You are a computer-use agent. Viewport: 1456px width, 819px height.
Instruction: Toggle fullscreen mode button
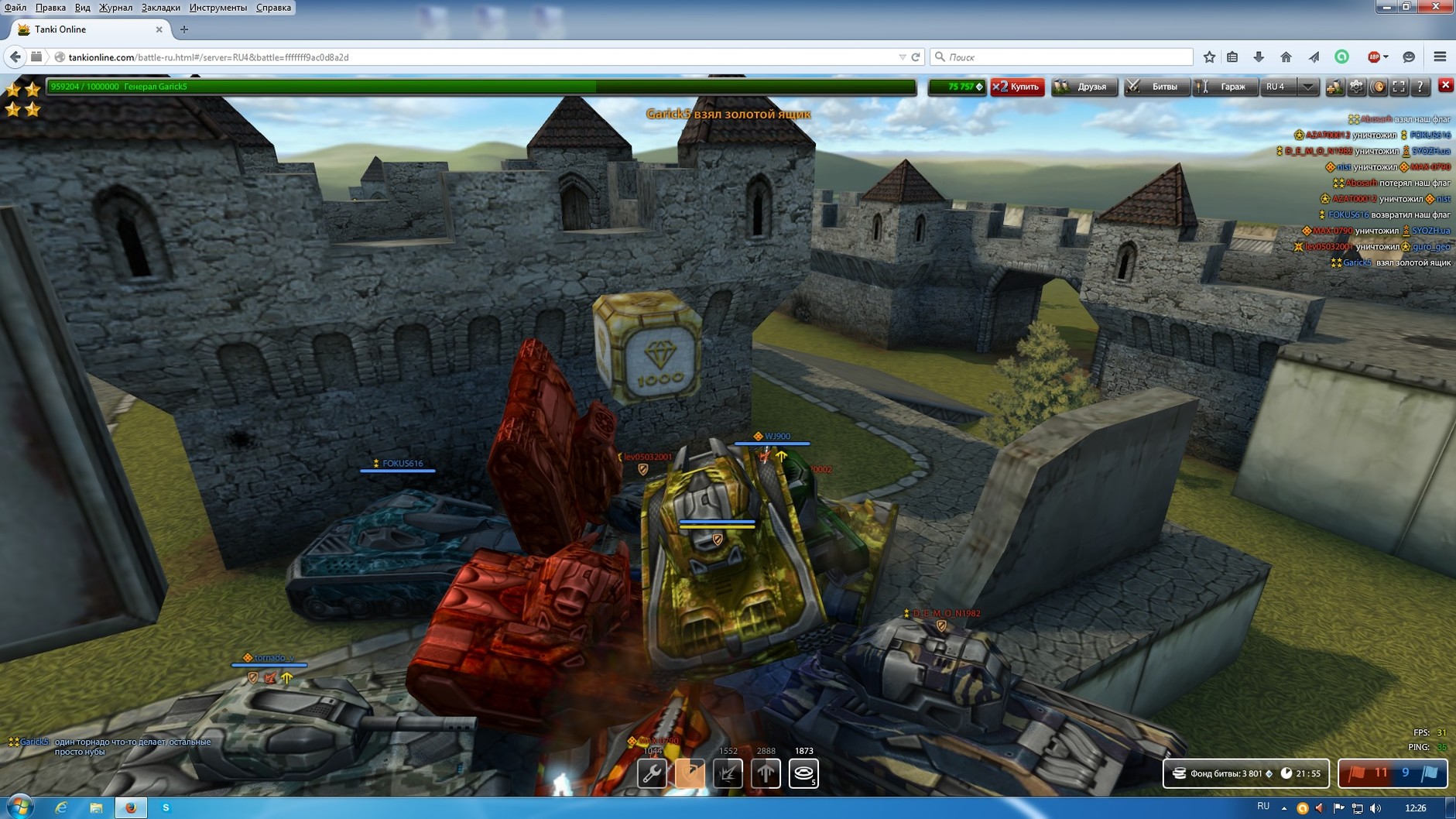click(1399, 87)
